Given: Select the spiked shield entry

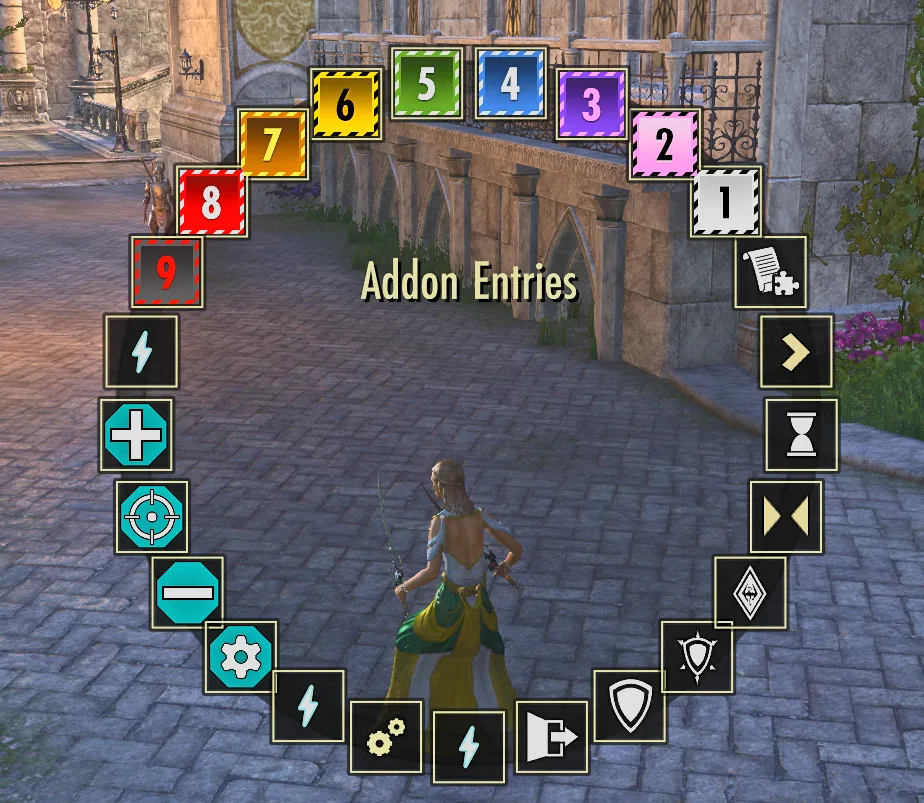Looking at the screenshot, I should point(698,656).
